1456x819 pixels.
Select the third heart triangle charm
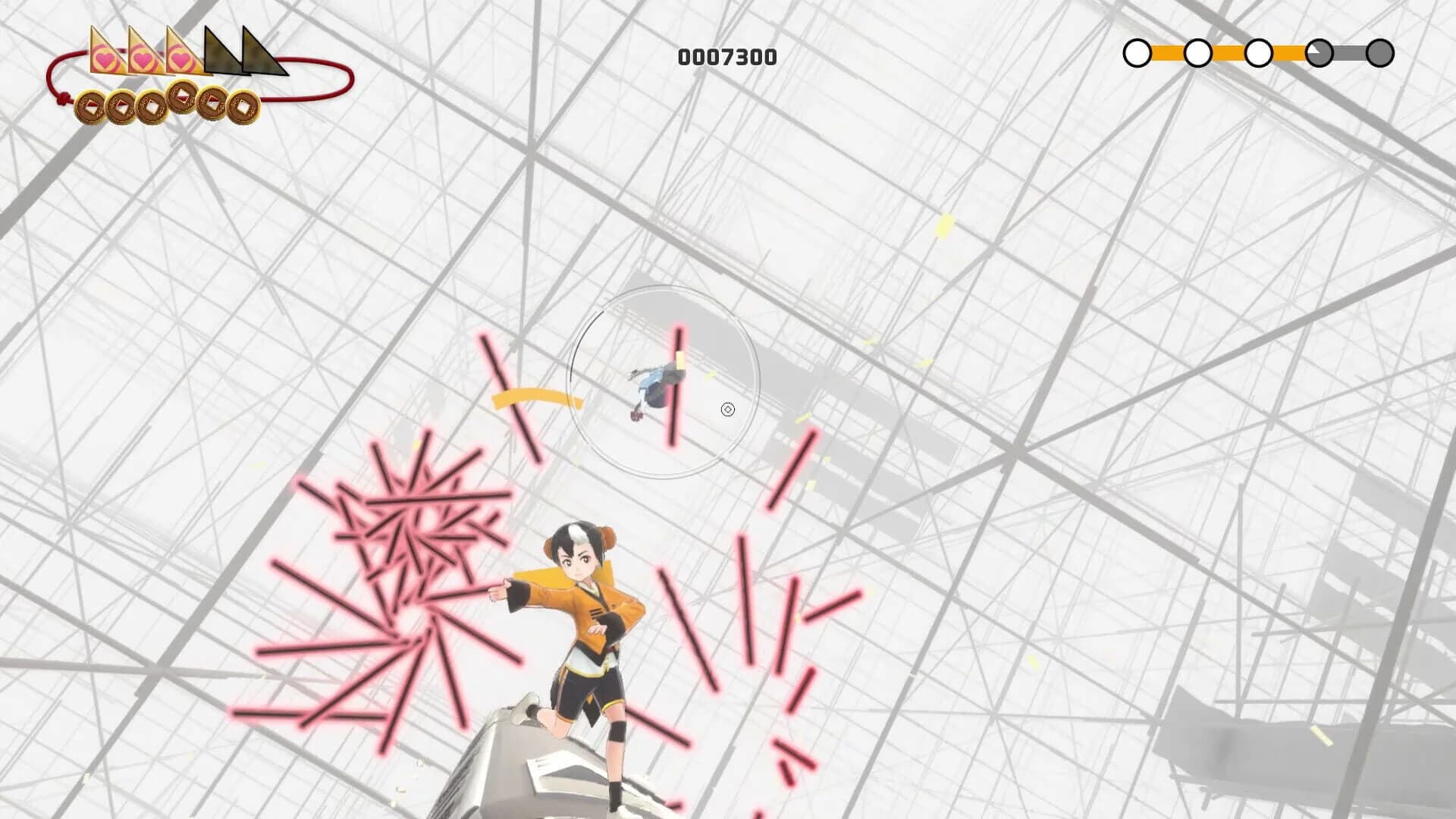point(181,59)
